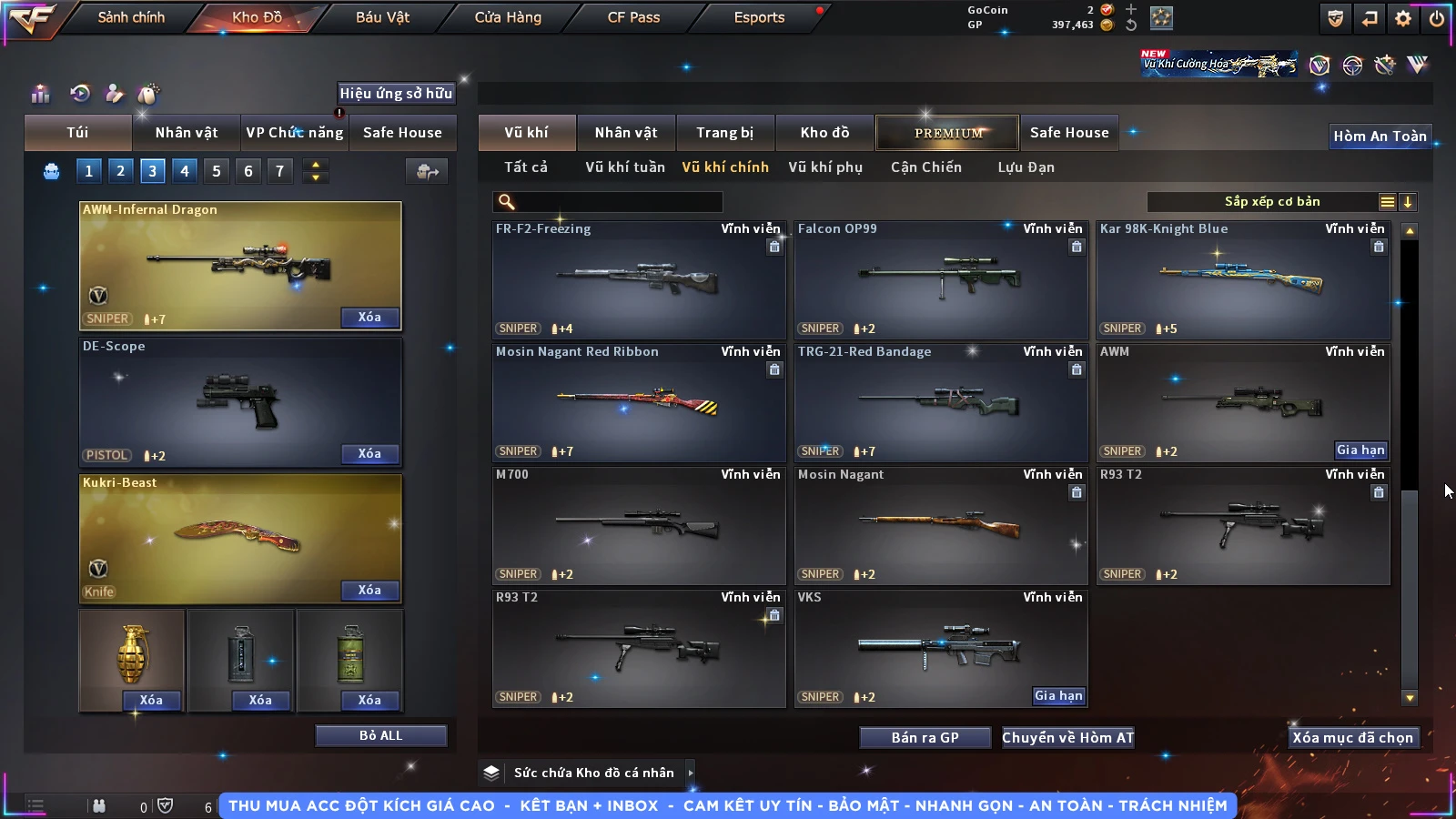
Task: Switch to the Vũ khí phụ filter
Action: (x=825, y=167)
